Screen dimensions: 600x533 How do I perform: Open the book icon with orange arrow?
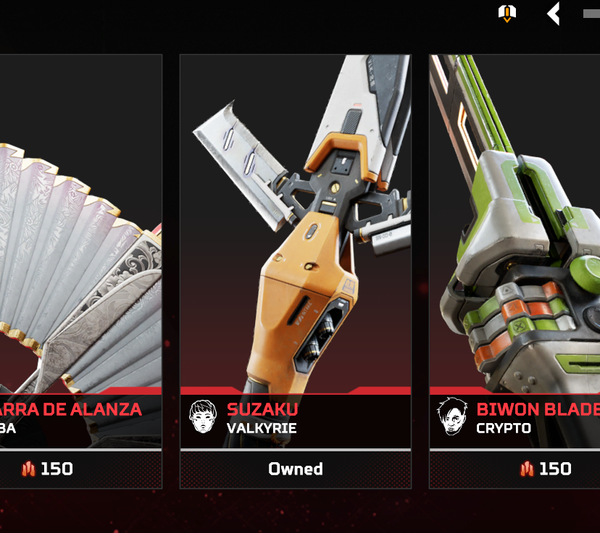(507, 13)
